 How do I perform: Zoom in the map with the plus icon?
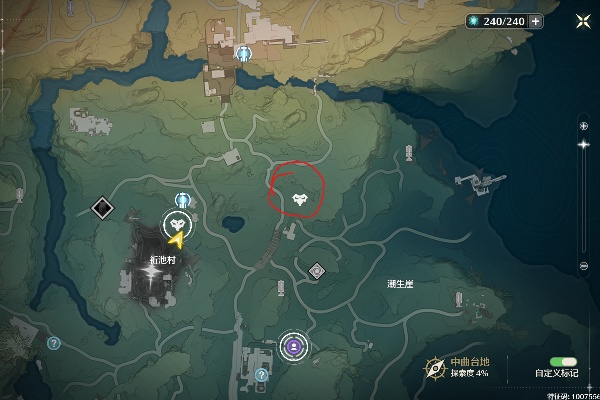point(584,125)
